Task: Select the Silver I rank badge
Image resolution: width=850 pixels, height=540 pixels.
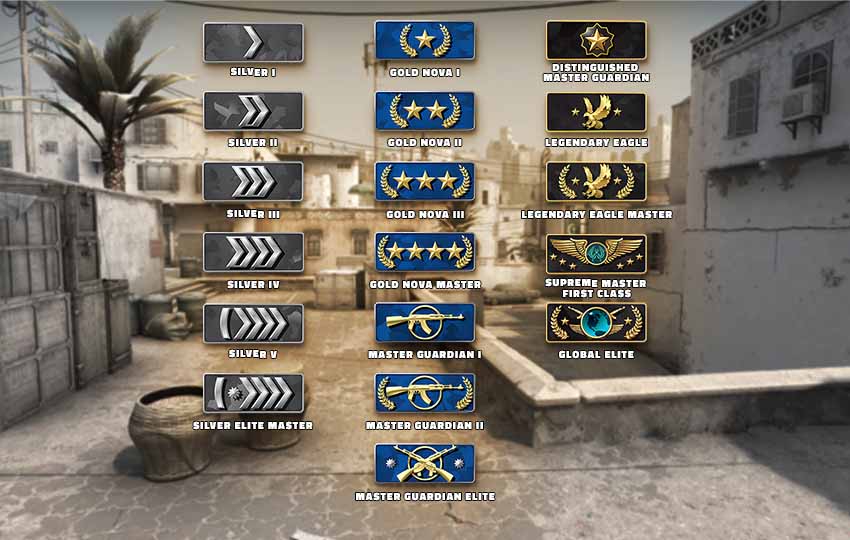Action: (253, 43)
